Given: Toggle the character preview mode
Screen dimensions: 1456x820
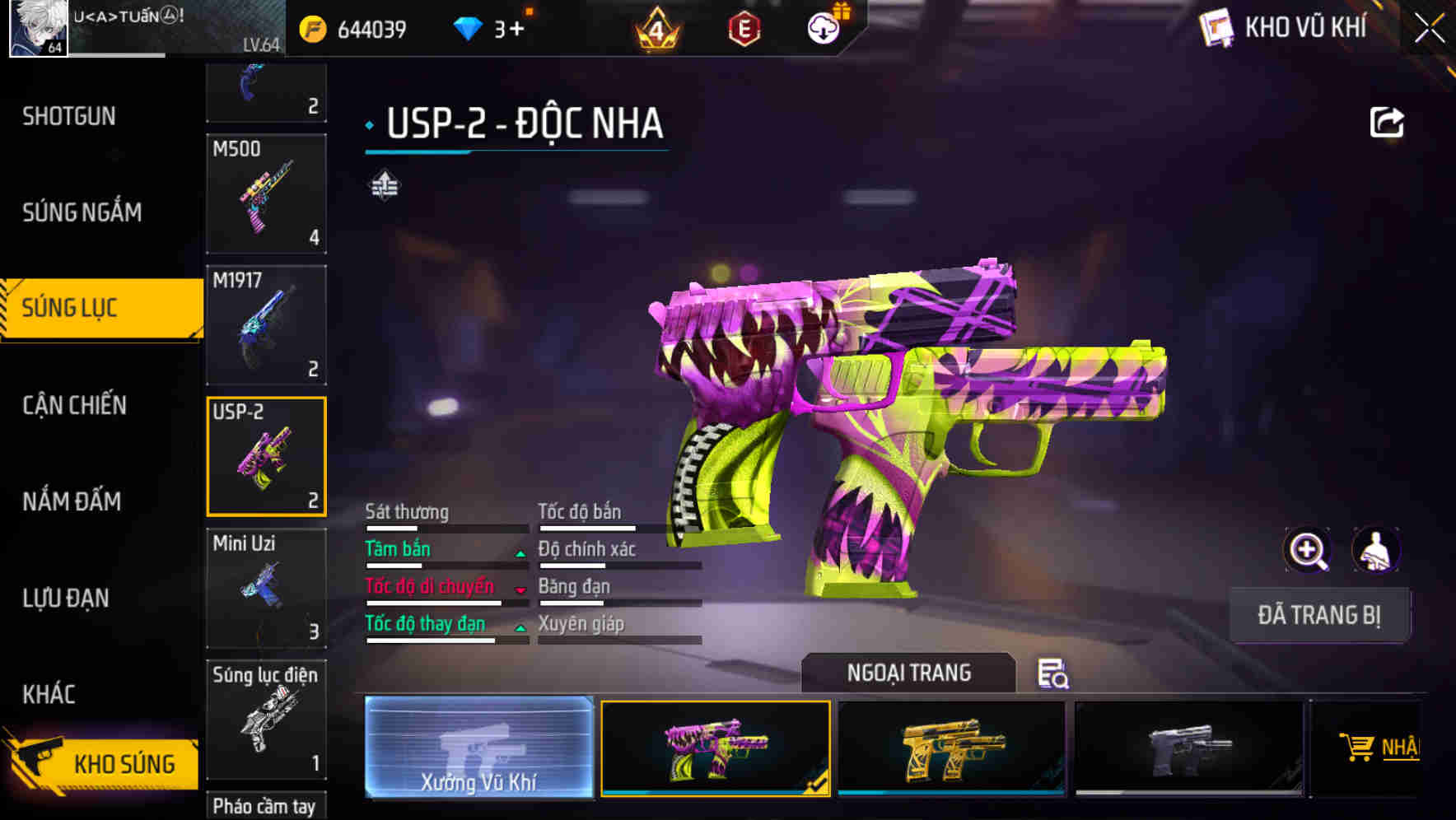Looking at the screenshot, I should click(1377, 549).
